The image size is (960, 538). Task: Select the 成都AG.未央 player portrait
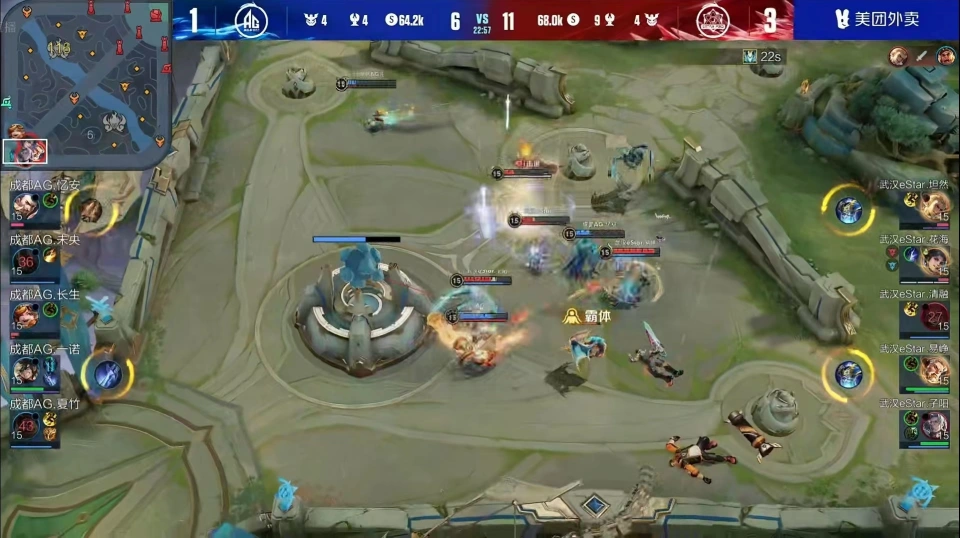click(x=26, y=262)
